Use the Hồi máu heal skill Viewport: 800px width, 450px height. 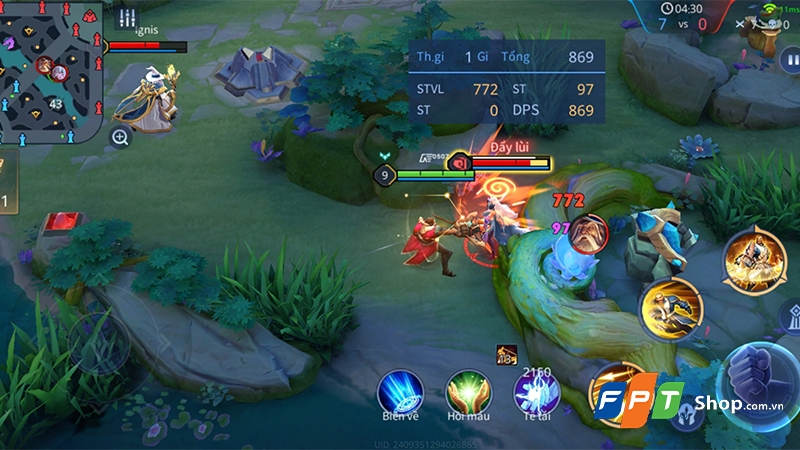point(465,390)
